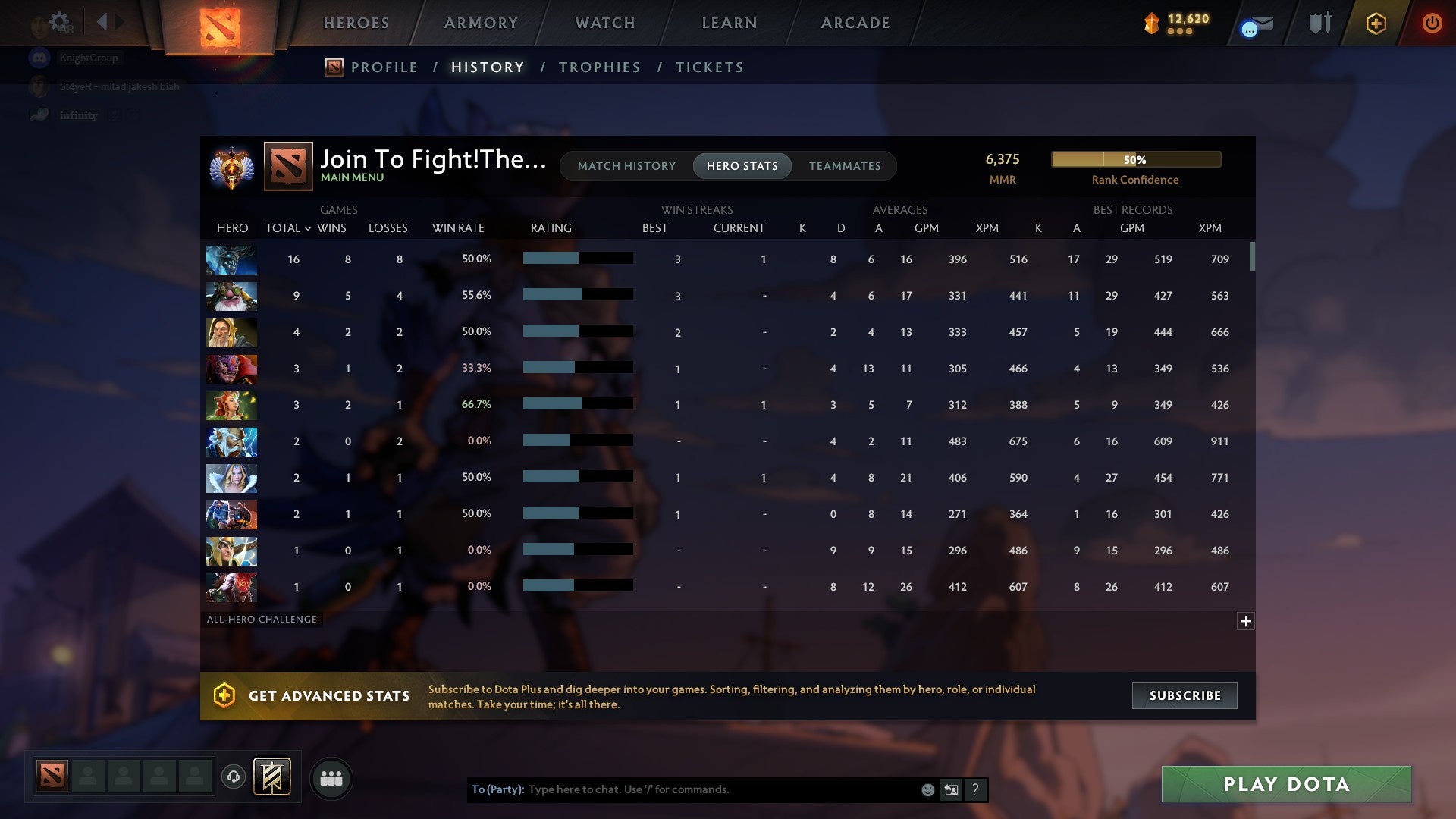Viewport: 1456px width, 819px height.
Task: Click the Rank Confidence progress bar at 50%
Action: tap(1135, 159)
